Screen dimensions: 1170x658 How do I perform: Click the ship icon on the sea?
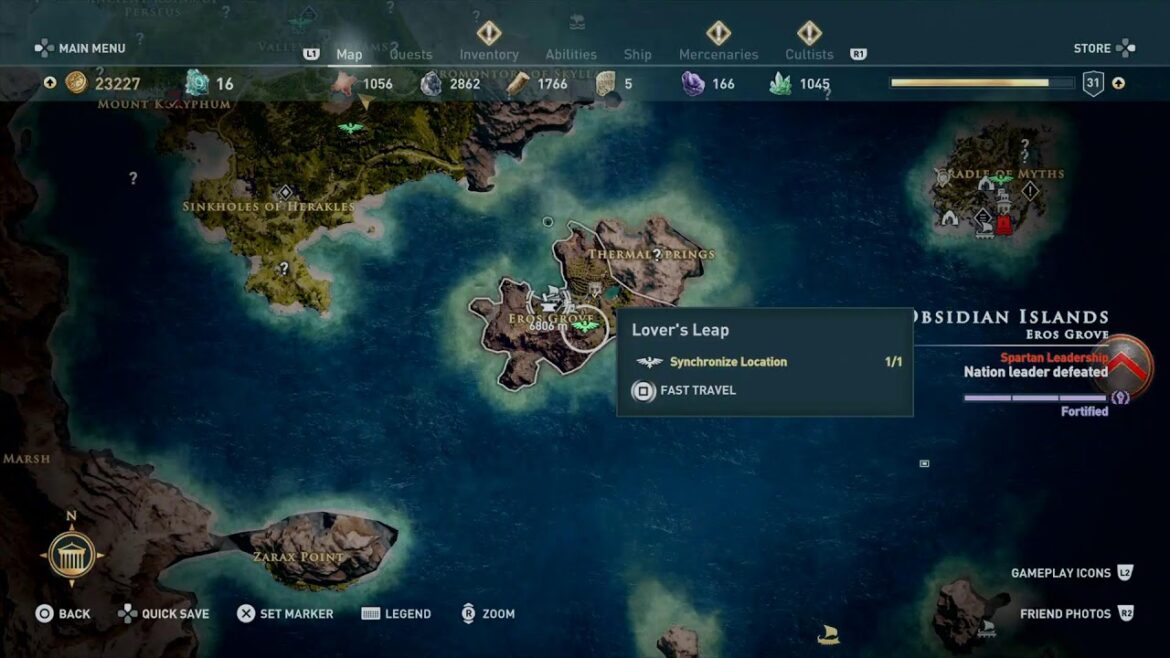point(828,635)
